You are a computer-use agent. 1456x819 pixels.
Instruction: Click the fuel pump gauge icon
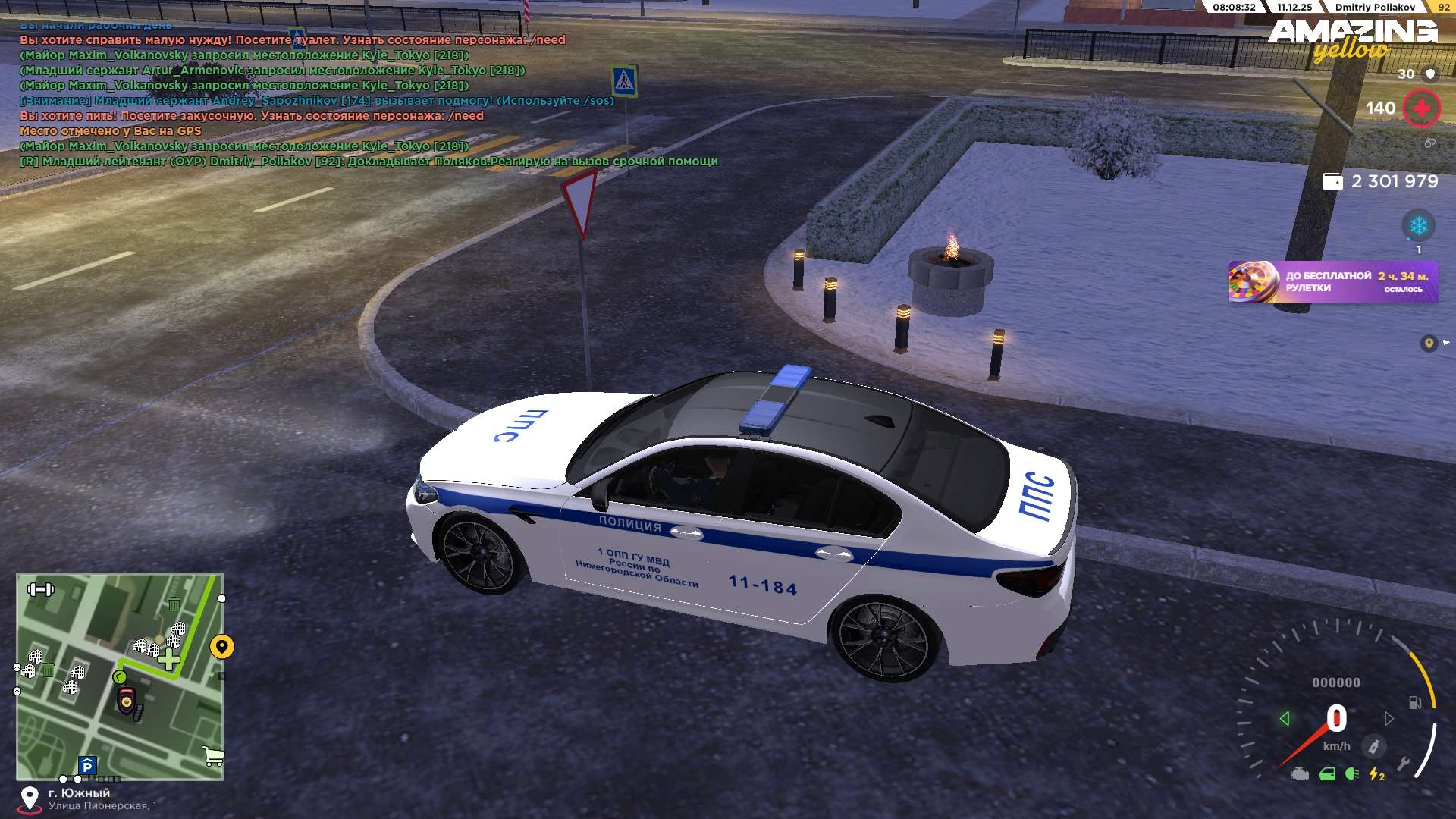coord(1415,702)
